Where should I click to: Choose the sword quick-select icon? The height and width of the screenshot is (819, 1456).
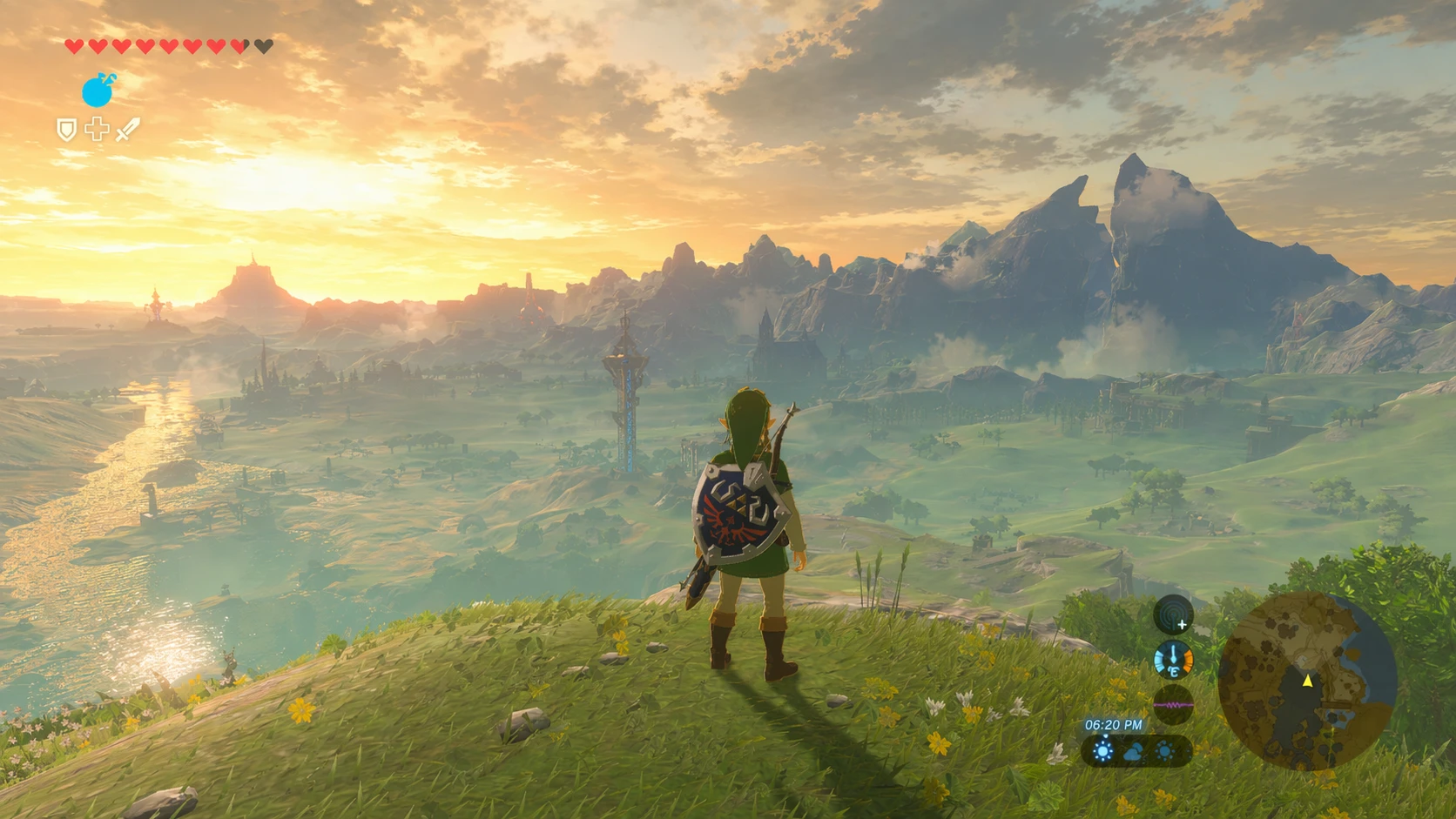[x=127, y=131]
